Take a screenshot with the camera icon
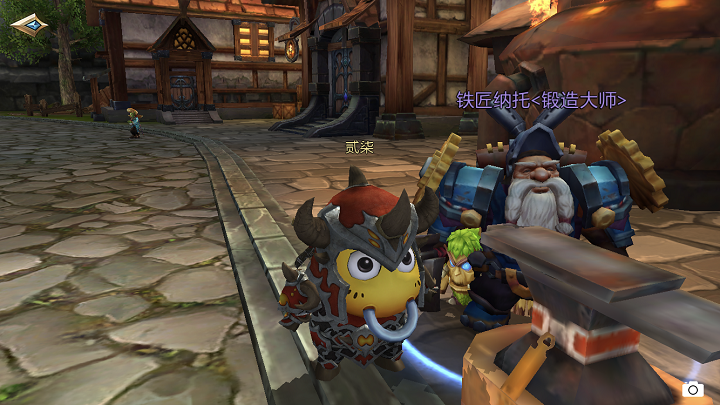Viewport: 720px width, 405px height. tap(692, 388)
